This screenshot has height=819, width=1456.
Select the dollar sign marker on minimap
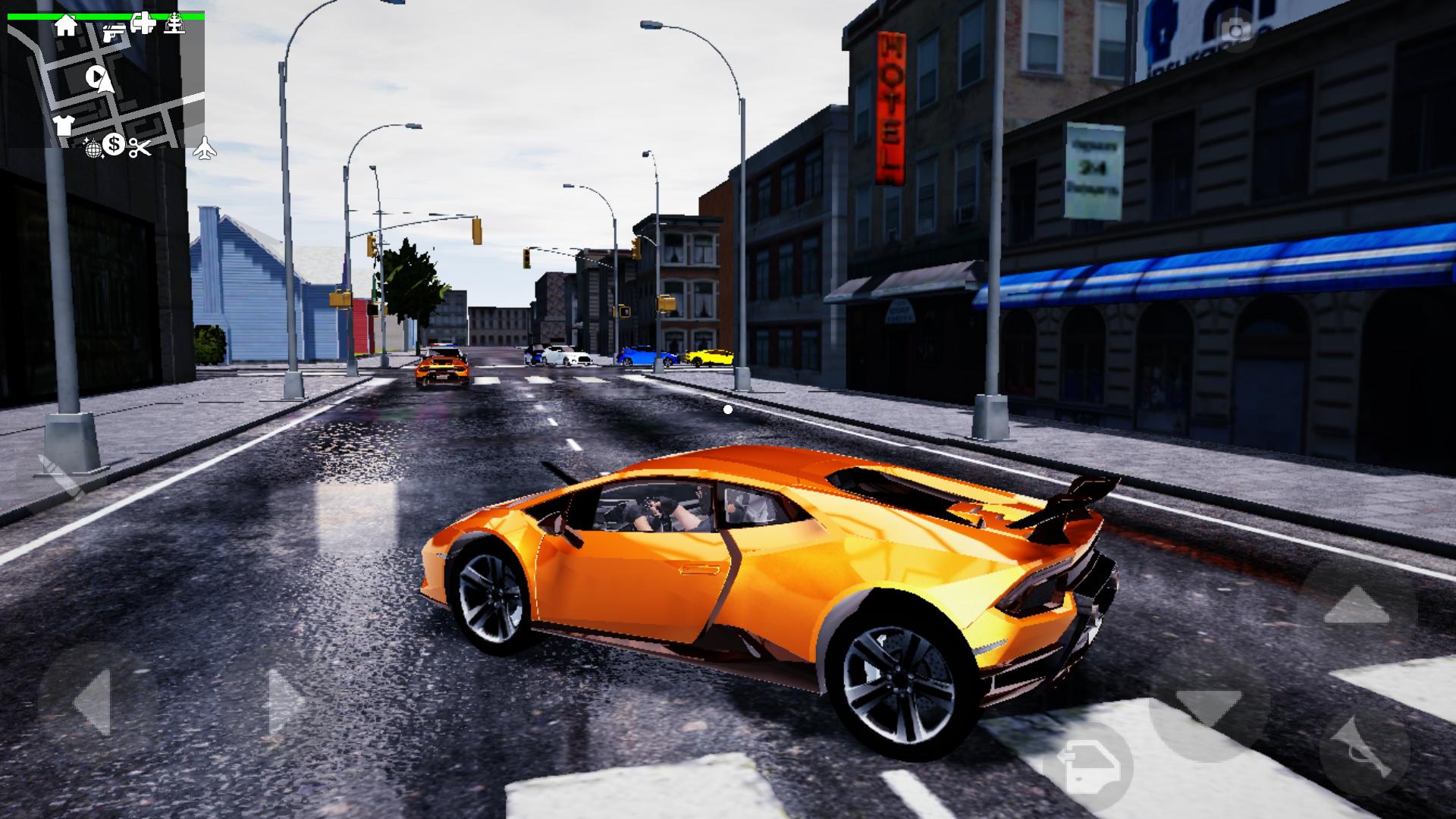tap(114, 143)
